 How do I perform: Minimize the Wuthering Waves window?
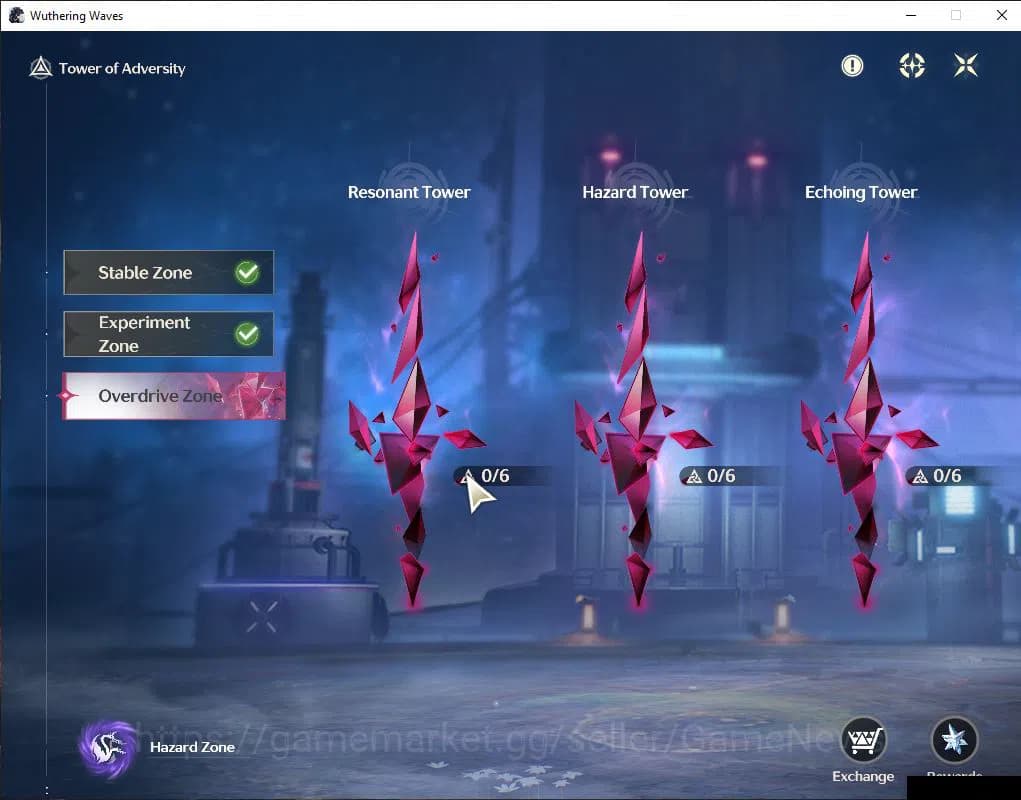pyautogui.click(x=910, y=15)
